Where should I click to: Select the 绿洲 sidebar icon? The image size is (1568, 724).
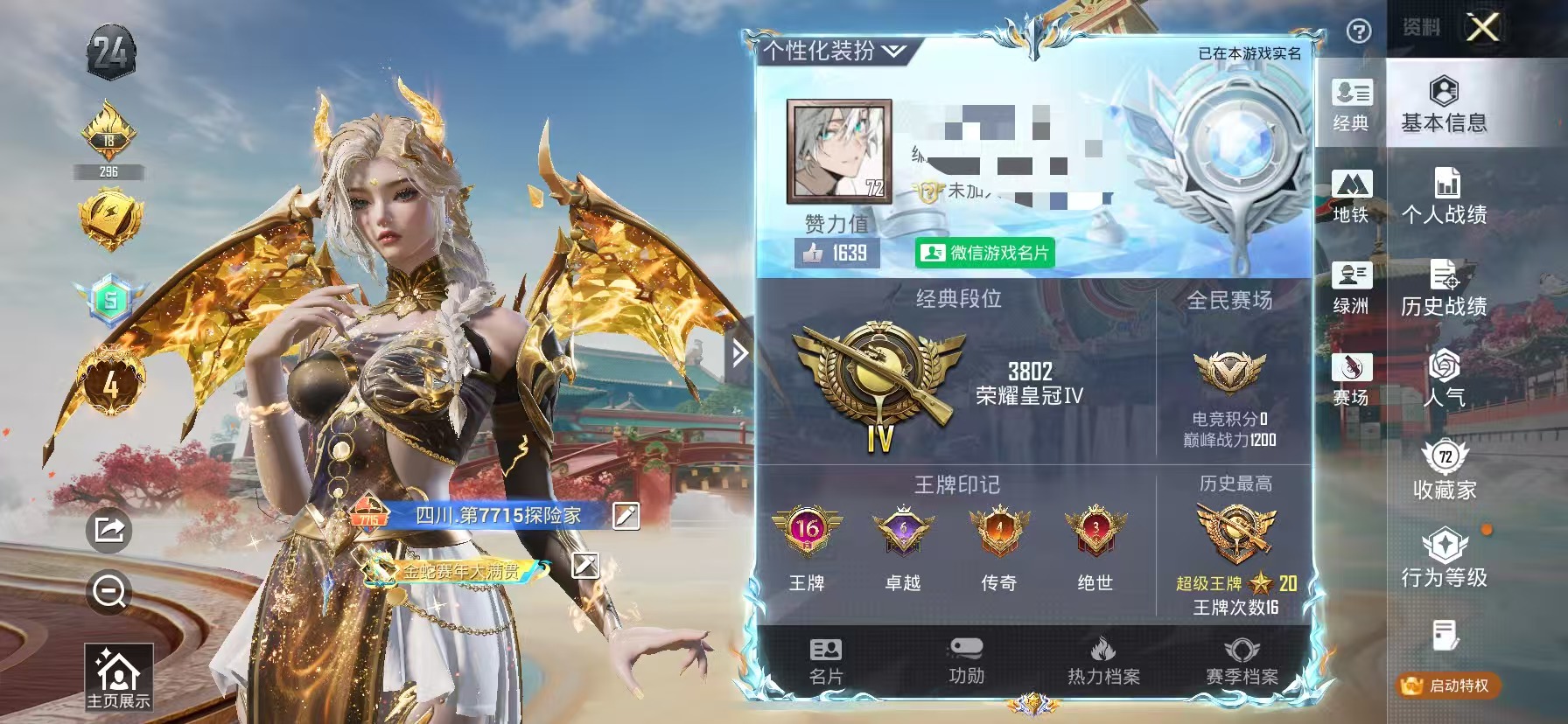[1353, 286]
